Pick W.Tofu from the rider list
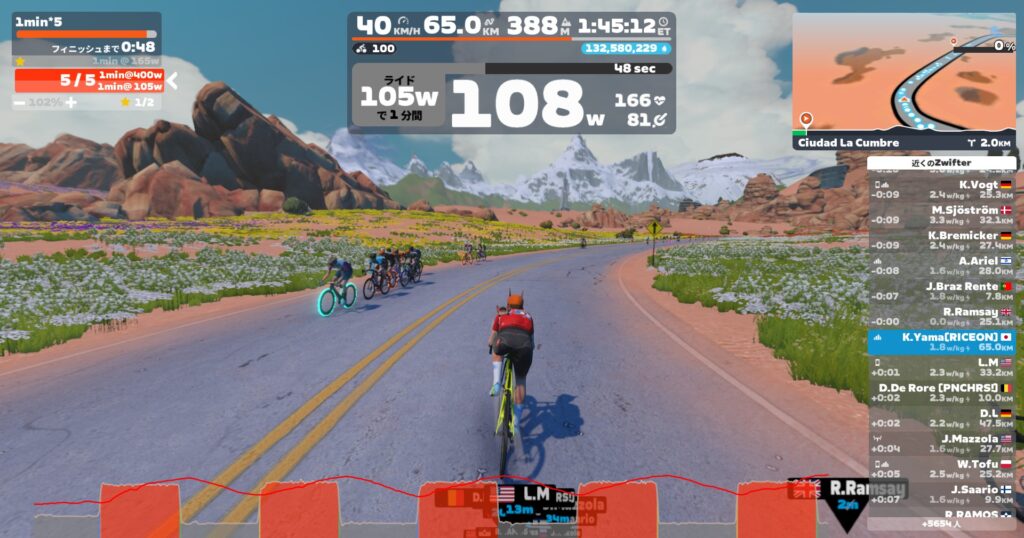1024x538 pixels. 942,469
